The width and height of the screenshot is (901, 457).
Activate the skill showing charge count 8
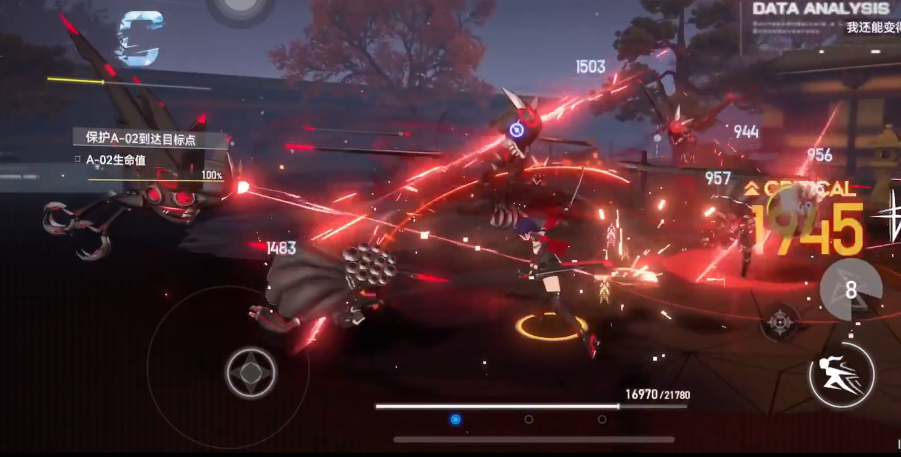(850, 288)
